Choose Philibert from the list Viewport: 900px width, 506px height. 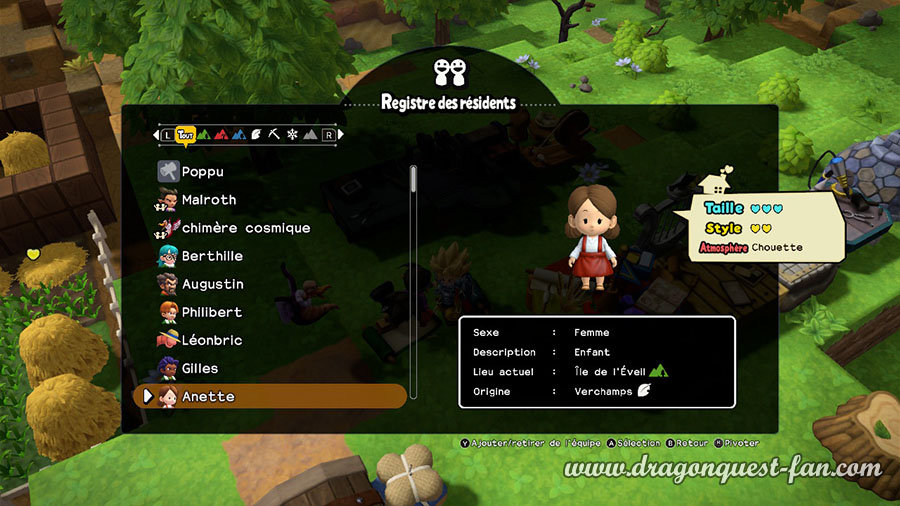click(211, 312)
